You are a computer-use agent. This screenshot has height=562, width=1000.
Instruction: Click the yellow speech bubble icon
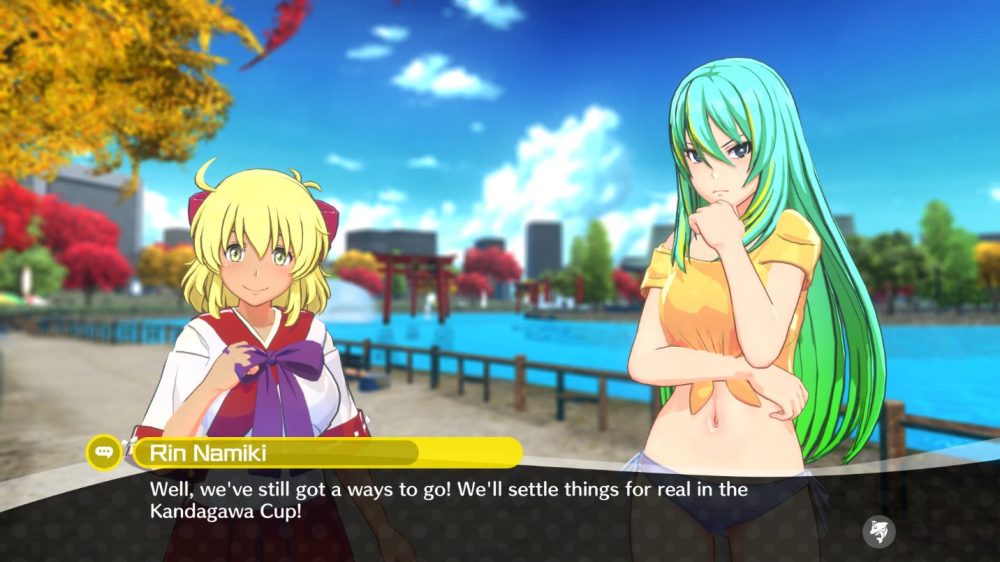click(x=104, y=452)
